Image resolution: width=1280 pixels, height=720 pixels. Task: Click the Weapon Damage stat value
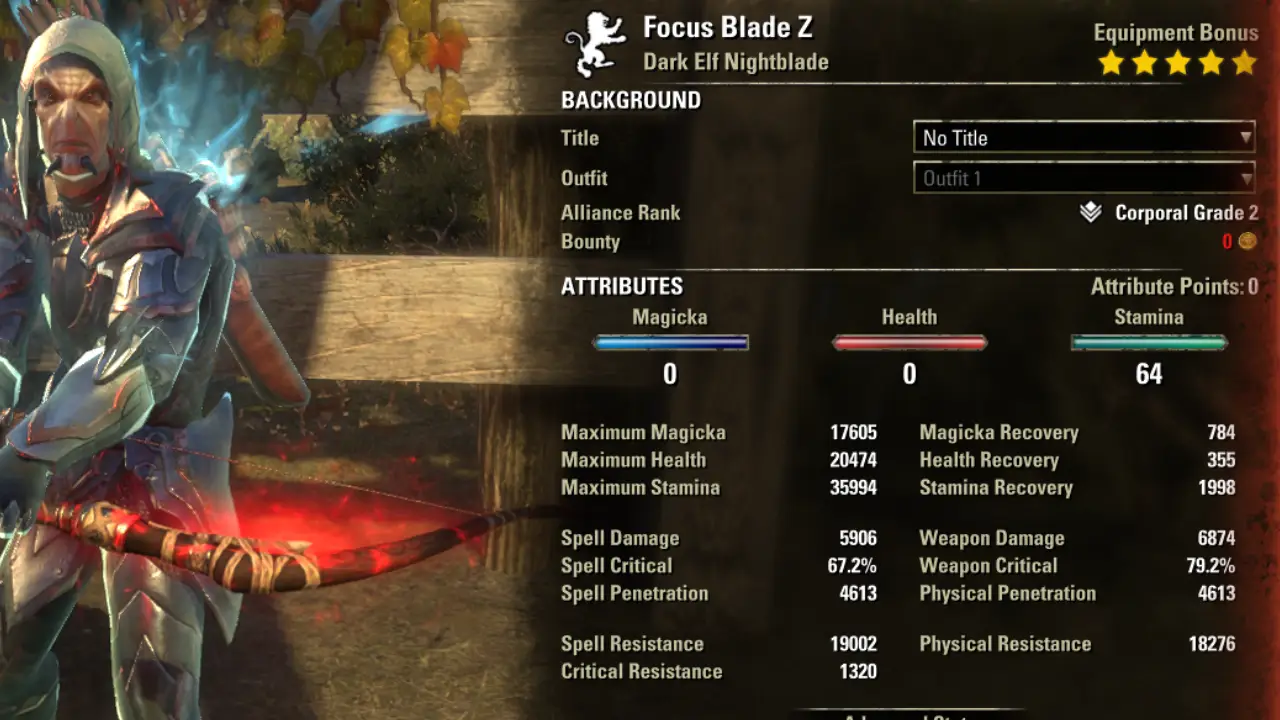point(1217,538)
